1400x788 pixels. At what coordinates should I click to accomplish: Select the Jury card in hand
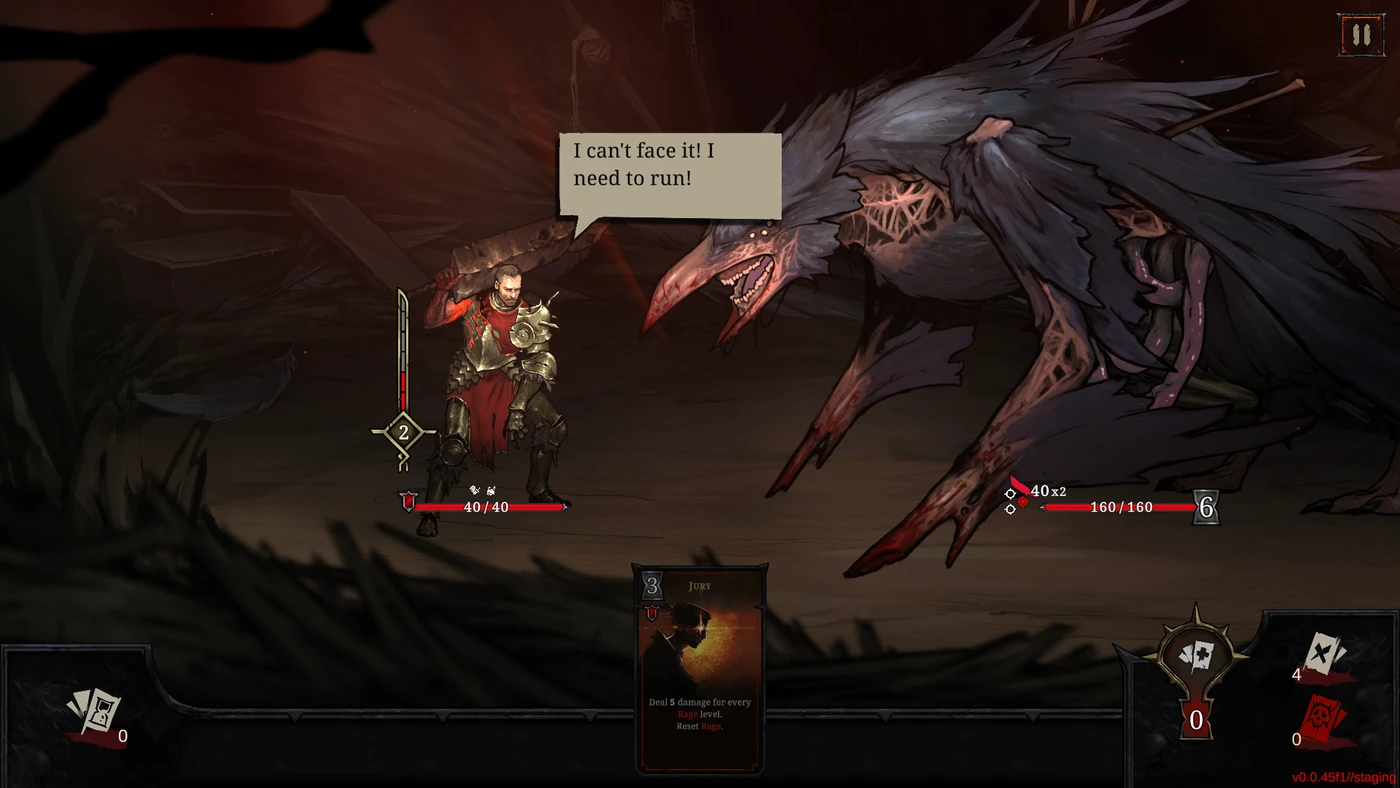point(699,669)
